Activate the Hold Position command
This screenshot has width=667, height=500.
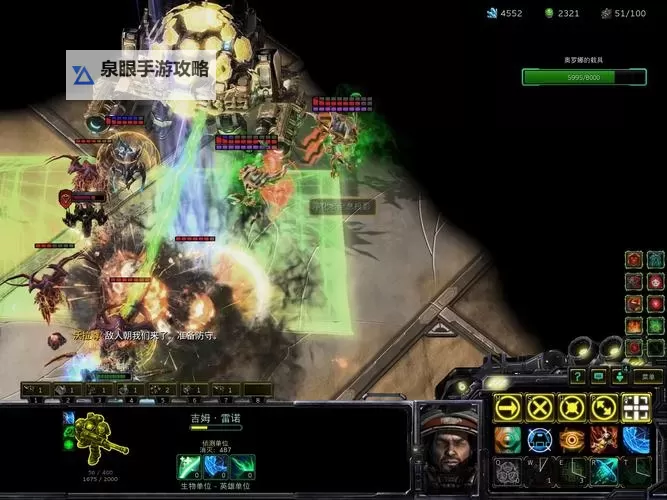coord(572,407)
